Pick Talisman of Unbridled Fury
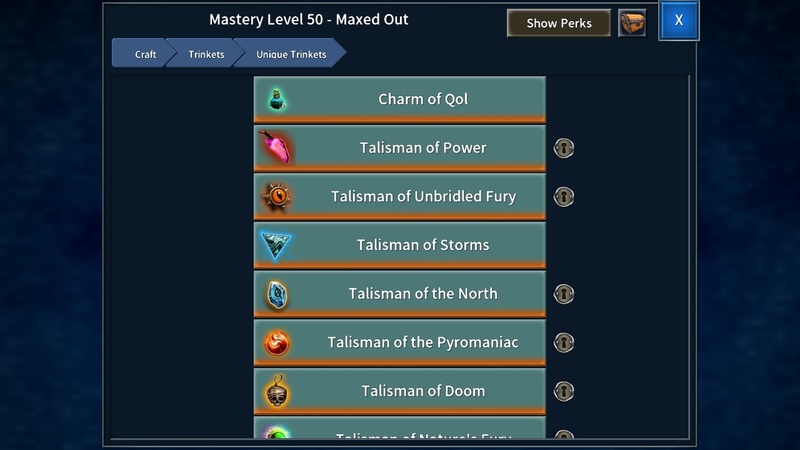 (399, 197)
